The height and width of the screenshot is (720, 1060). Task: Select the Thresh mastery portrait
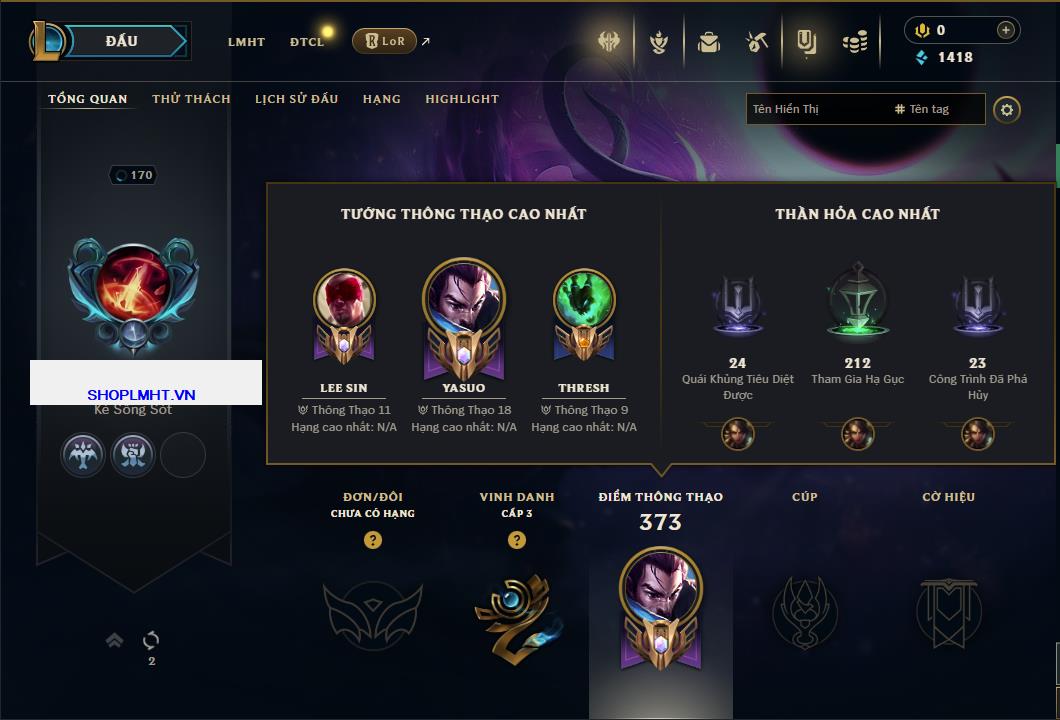click(584, 300)
